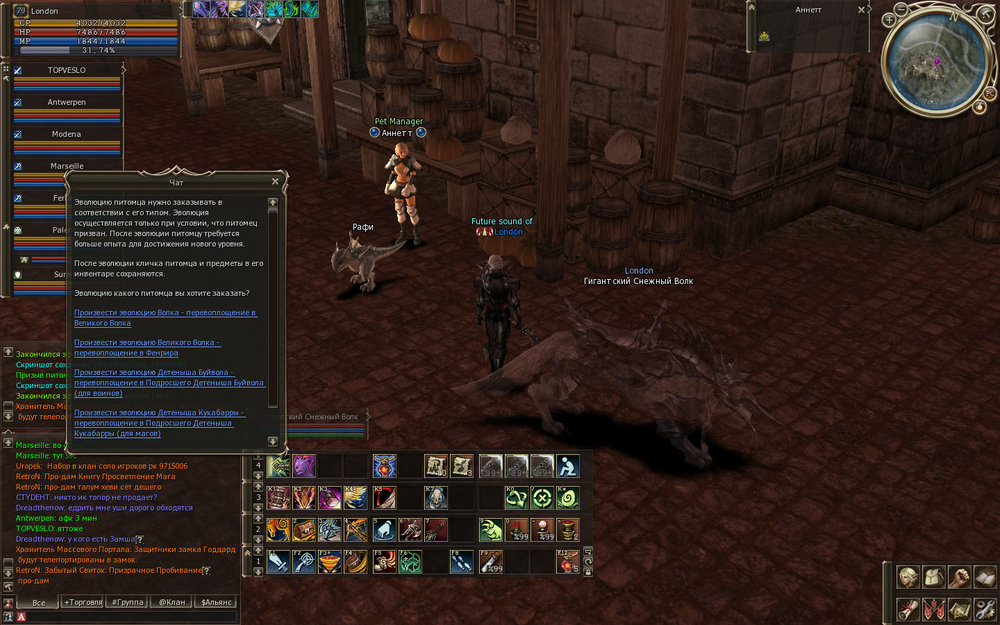Use the red potion in the F12 slot
1000x625 pixels.
(567, 561)
